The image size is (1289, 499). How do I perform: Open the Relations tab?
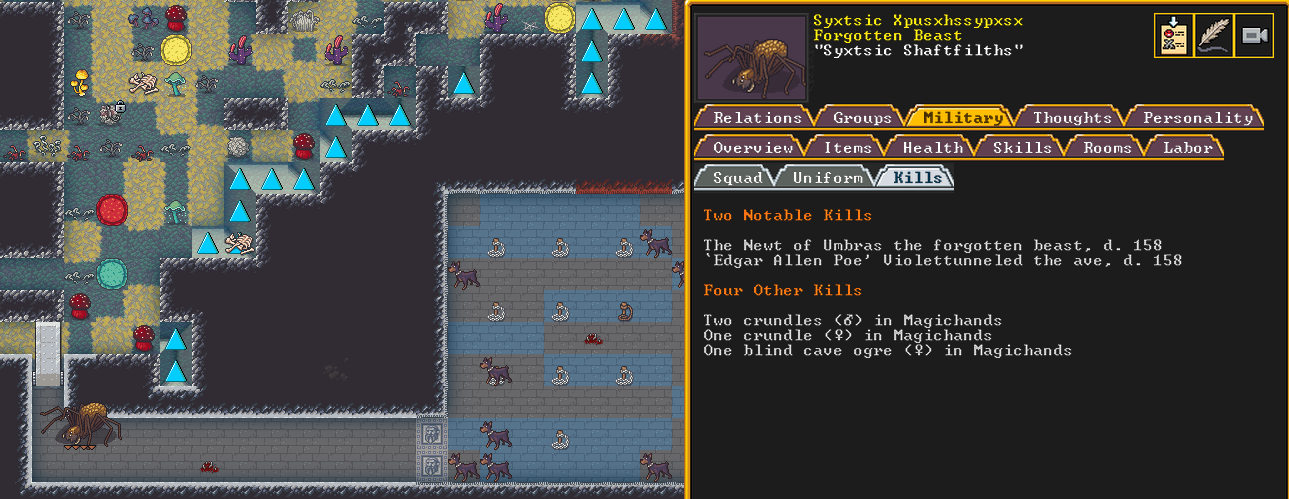click(757, 118)
